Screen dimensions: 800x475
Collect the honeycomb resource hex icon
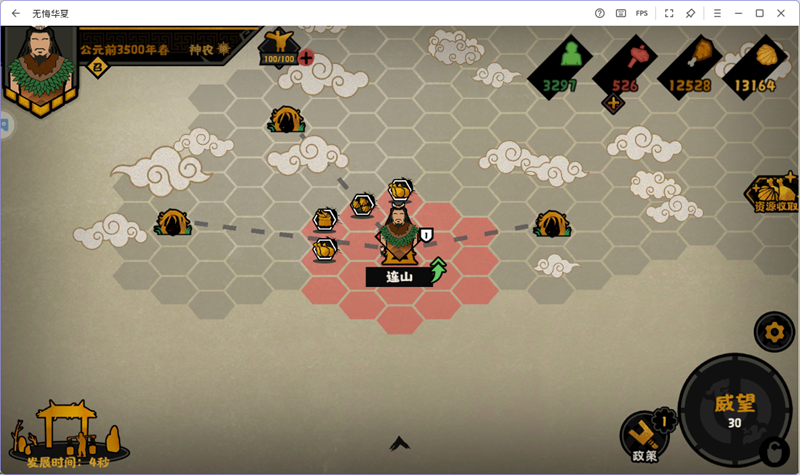pos(362,204)
